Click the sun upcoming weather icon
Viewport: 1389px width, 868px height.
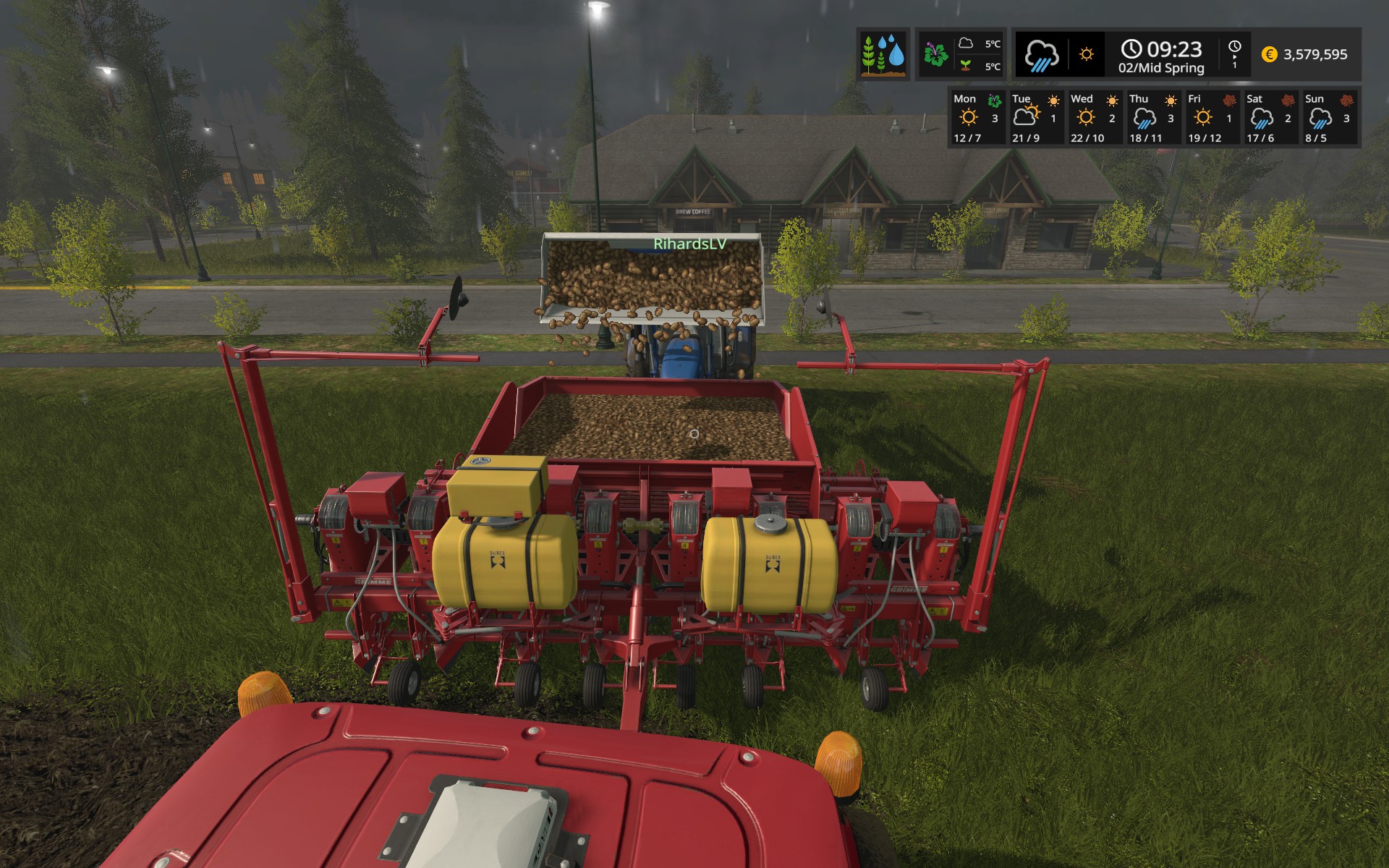click(1087, 54)
